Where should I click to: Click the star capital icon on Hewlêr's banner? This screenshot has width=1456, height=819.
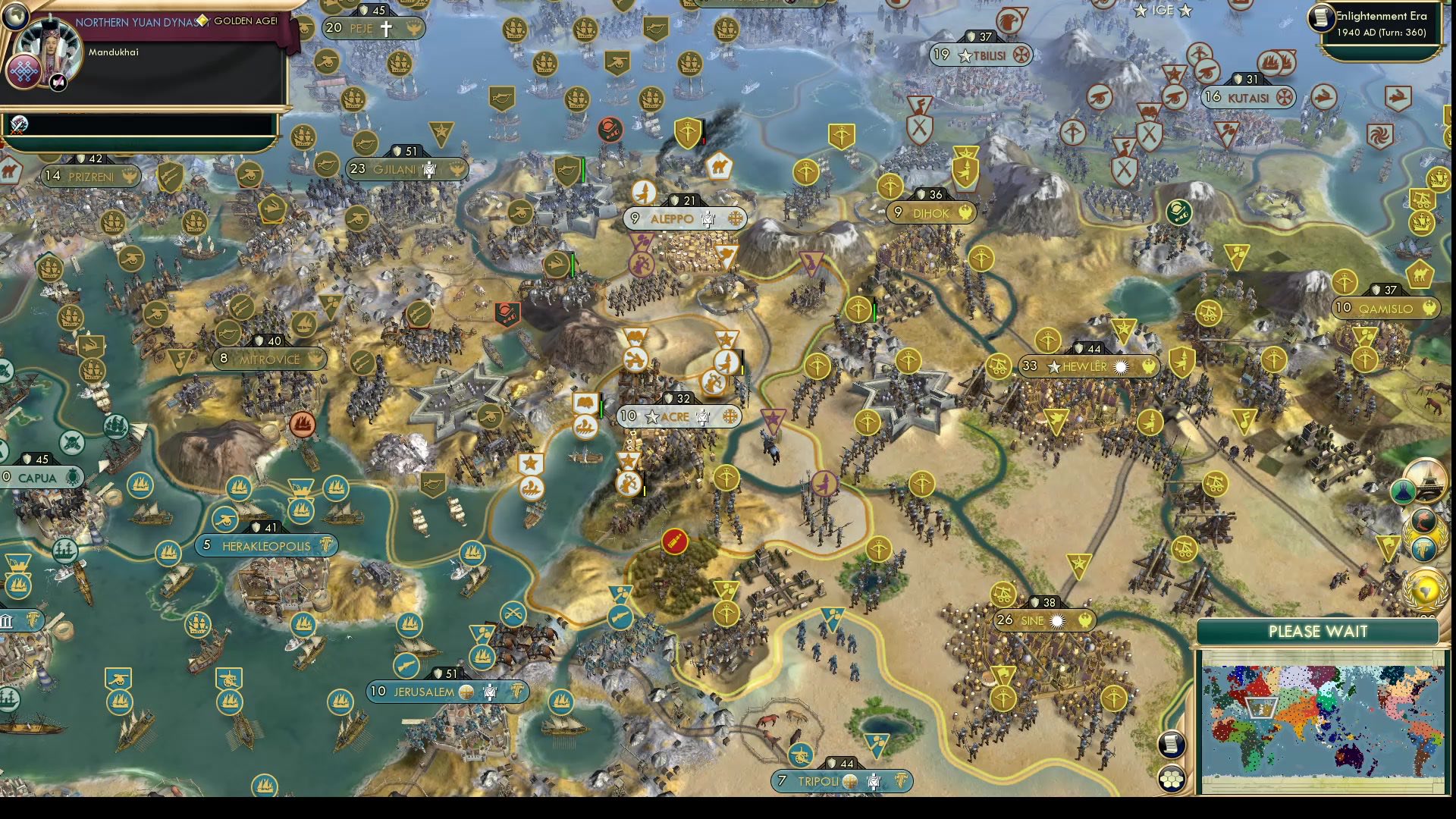pyautogui.click(x=1053, y=366)
